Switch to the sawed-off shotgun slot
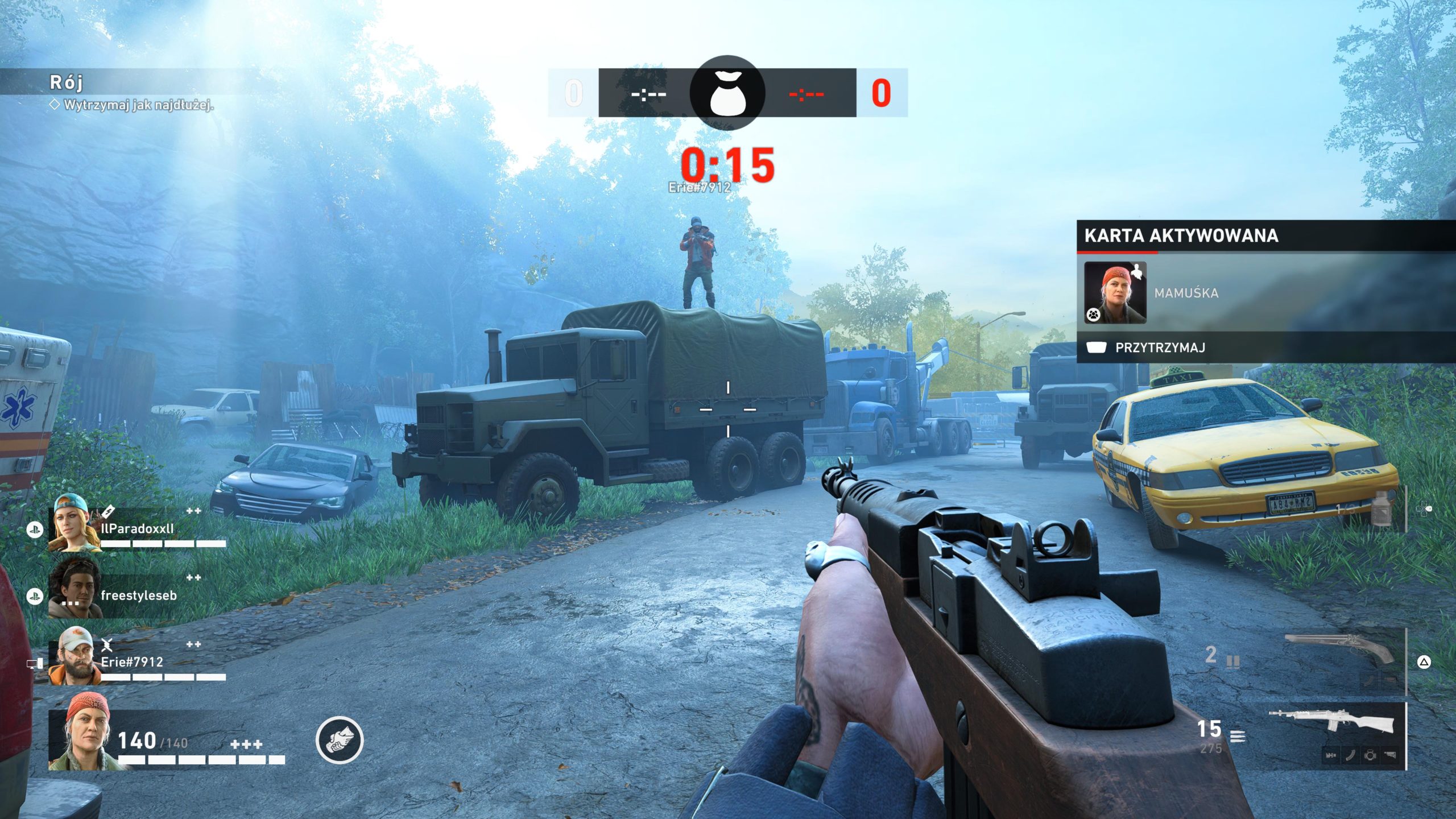The image size is (1456, 819). pos(1339,649)
